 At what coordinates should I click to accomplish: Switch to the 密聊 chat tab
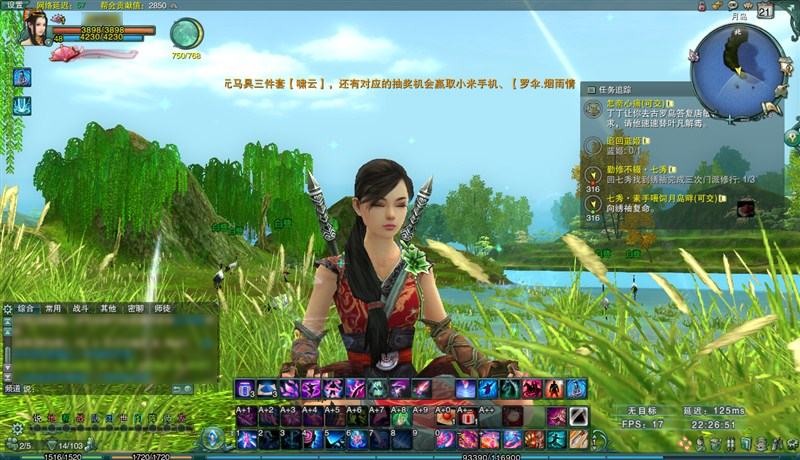coord(135,310)
